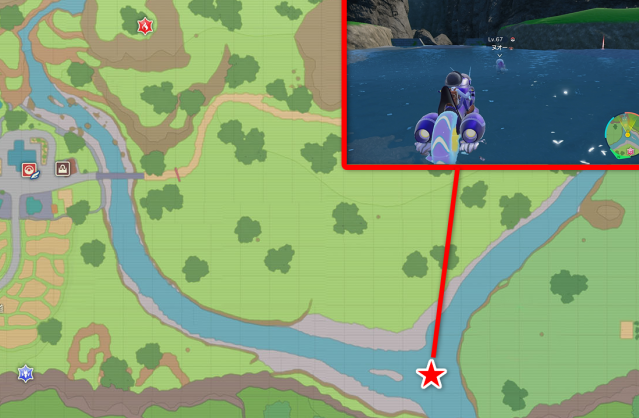
Task: Select the Pokémon Center fly point marker
Action: [29, 170]
